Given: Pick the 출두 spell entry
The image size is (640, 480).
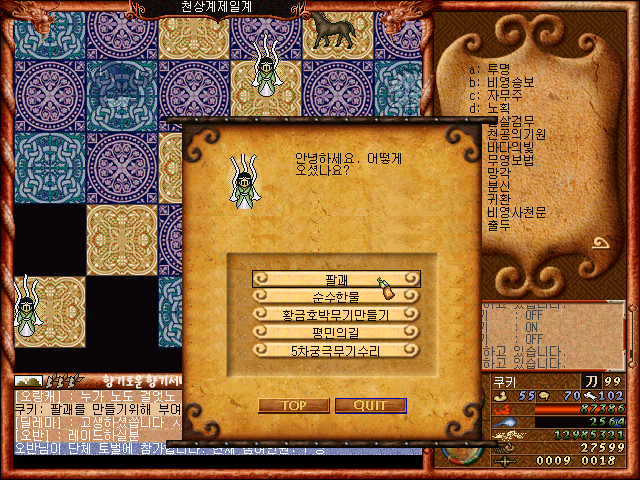Looking at the screenshot, I should tap(498, 225).
